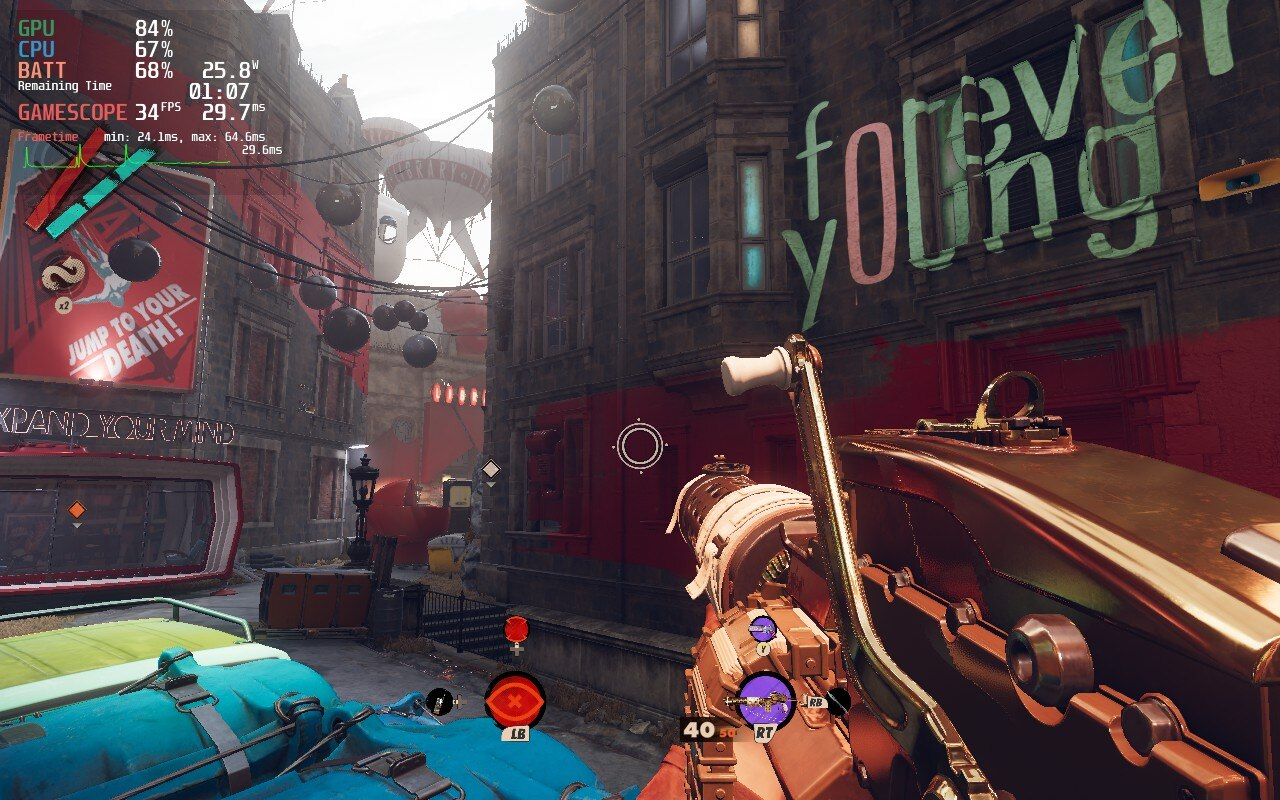
Task: Select the white diamond objective marker
Action: pyautogui.click(x=490, y=469)
